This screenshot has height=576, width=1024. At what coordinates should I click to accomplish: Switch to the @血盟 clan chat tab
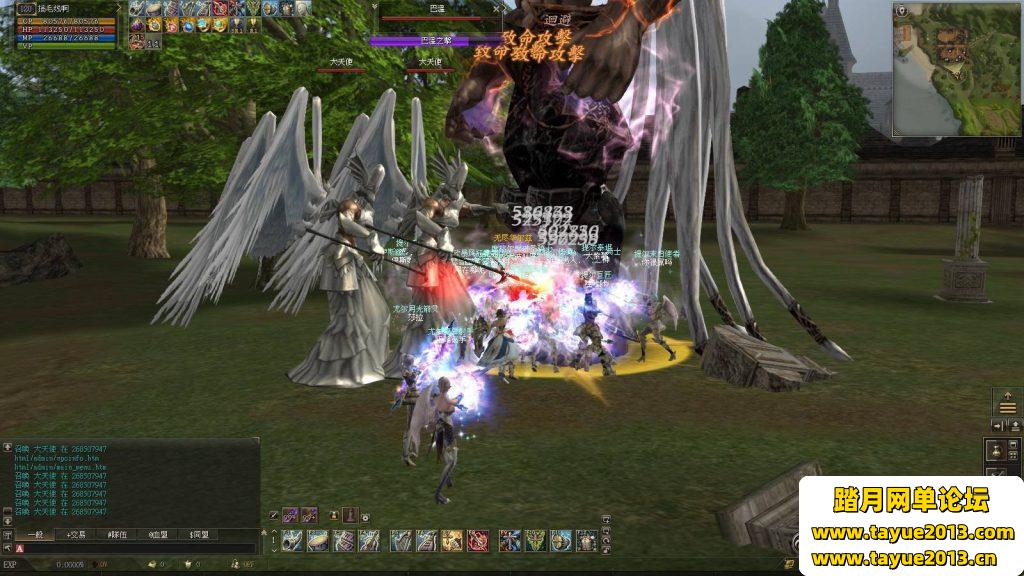pyautogui.click(x=159, y=535)
